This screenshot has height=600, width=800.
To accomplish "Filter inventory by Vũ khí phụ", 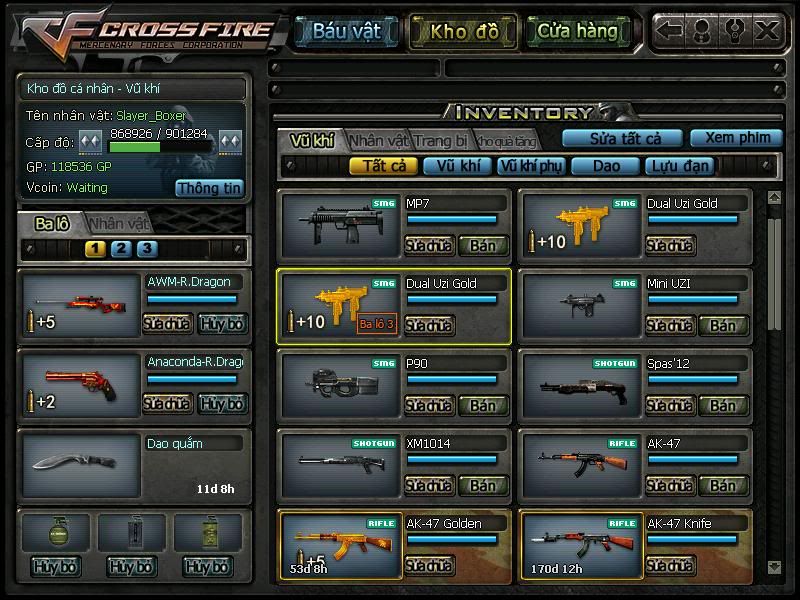I will click(530, 166).
